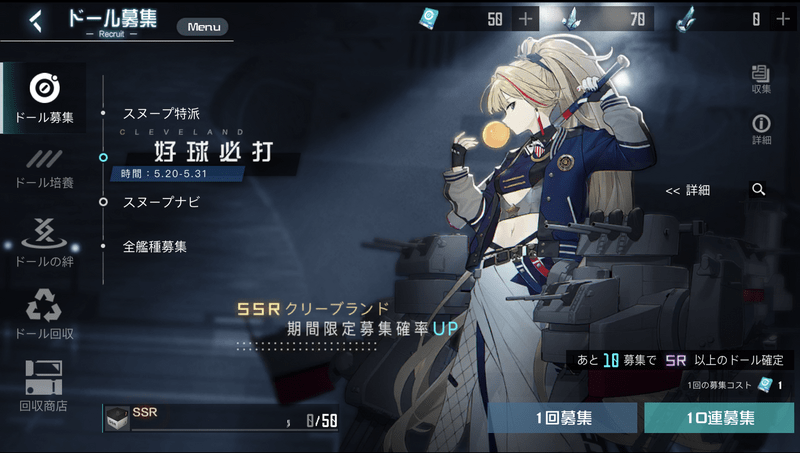Show banner info with 詳細 icon

(761, 129)
